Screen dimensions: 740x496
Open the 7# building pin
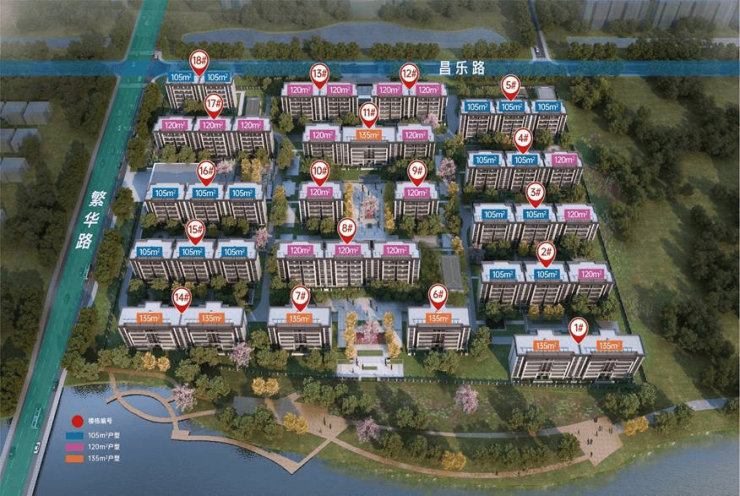point(300,296)
